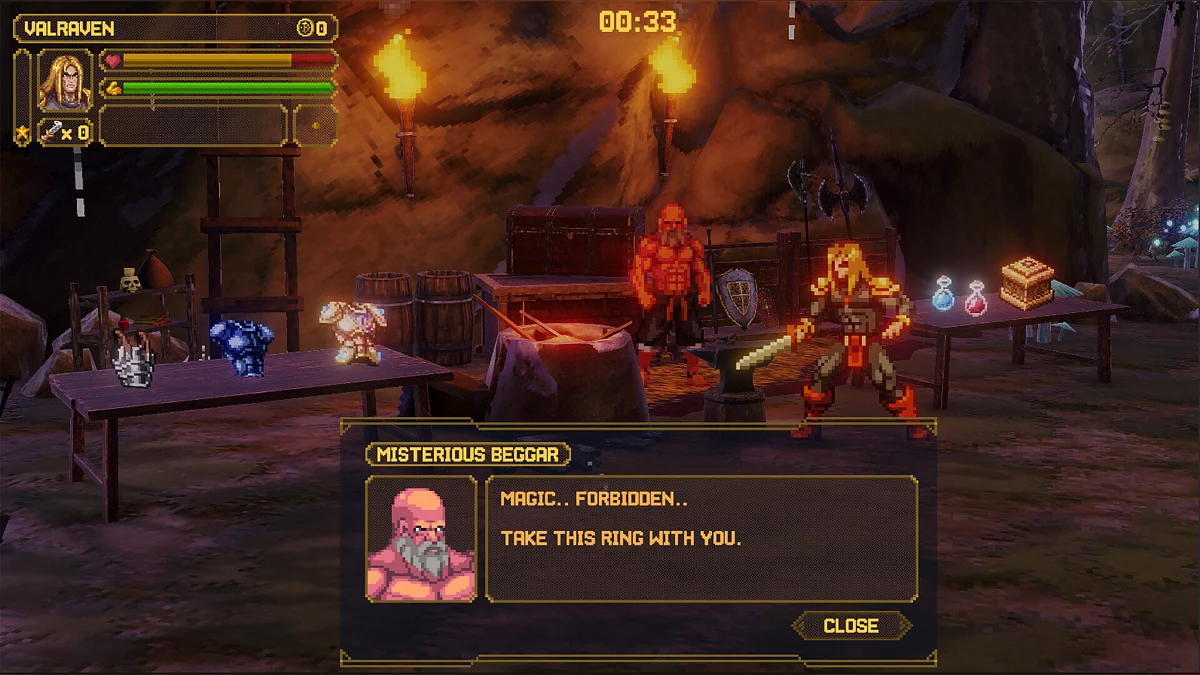The image size is (1200, 675).
Task: Select the throwing weapon ammo slot
Action: (65, 131)
